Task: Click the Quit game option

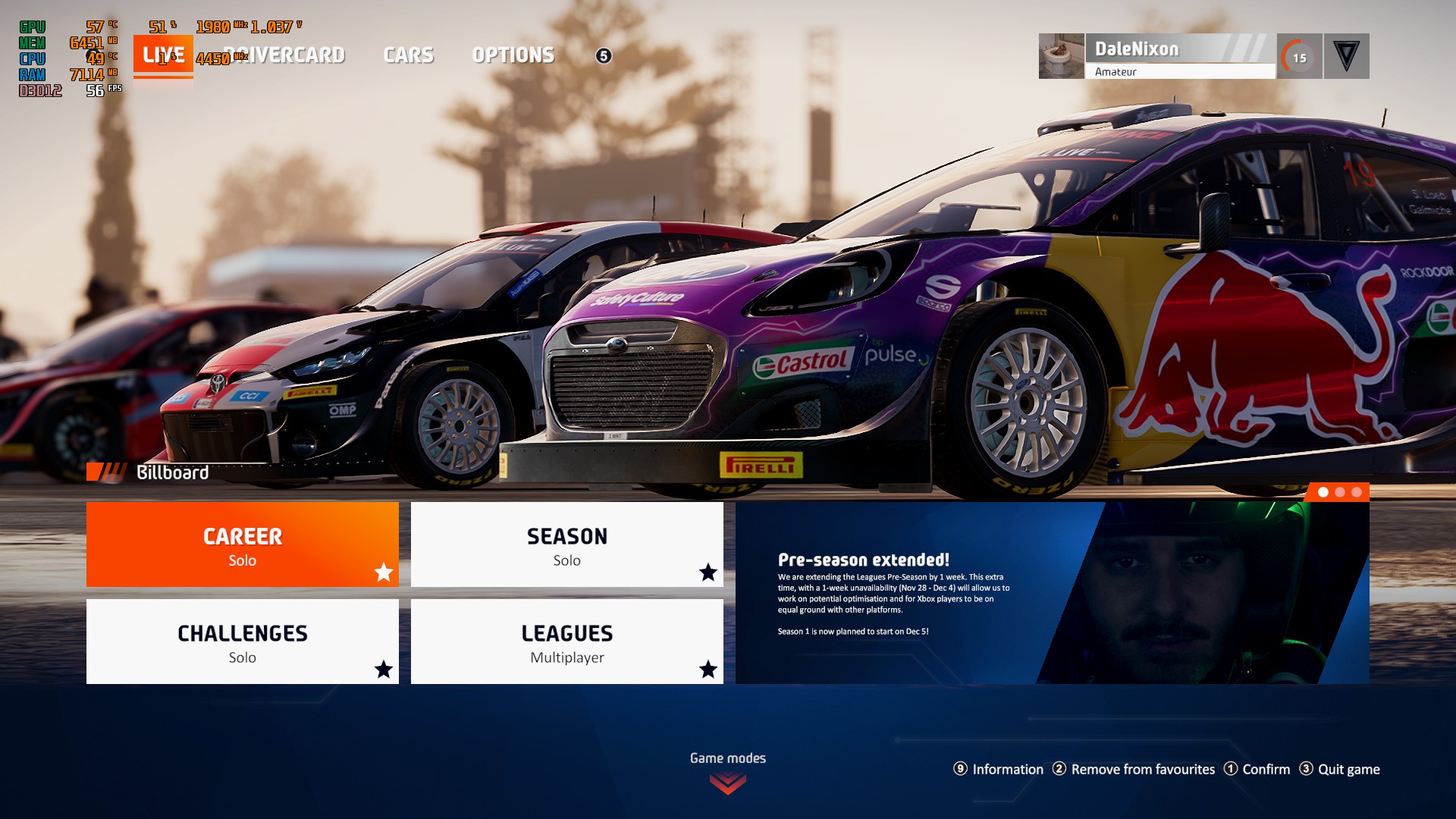Action: [x=1340, y=770]
